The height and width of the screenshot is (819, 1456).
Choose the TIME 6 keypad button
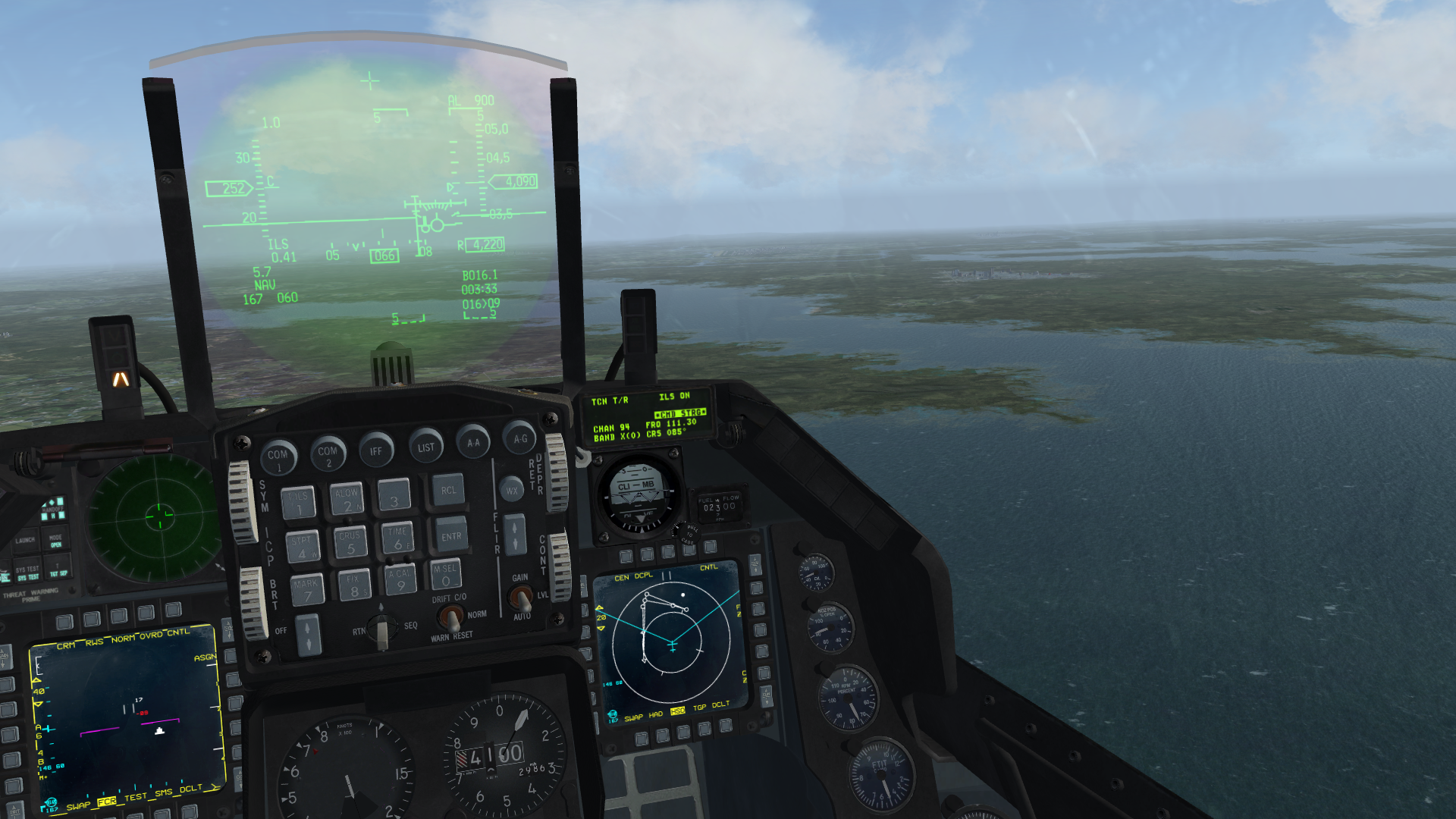[398, 537]
